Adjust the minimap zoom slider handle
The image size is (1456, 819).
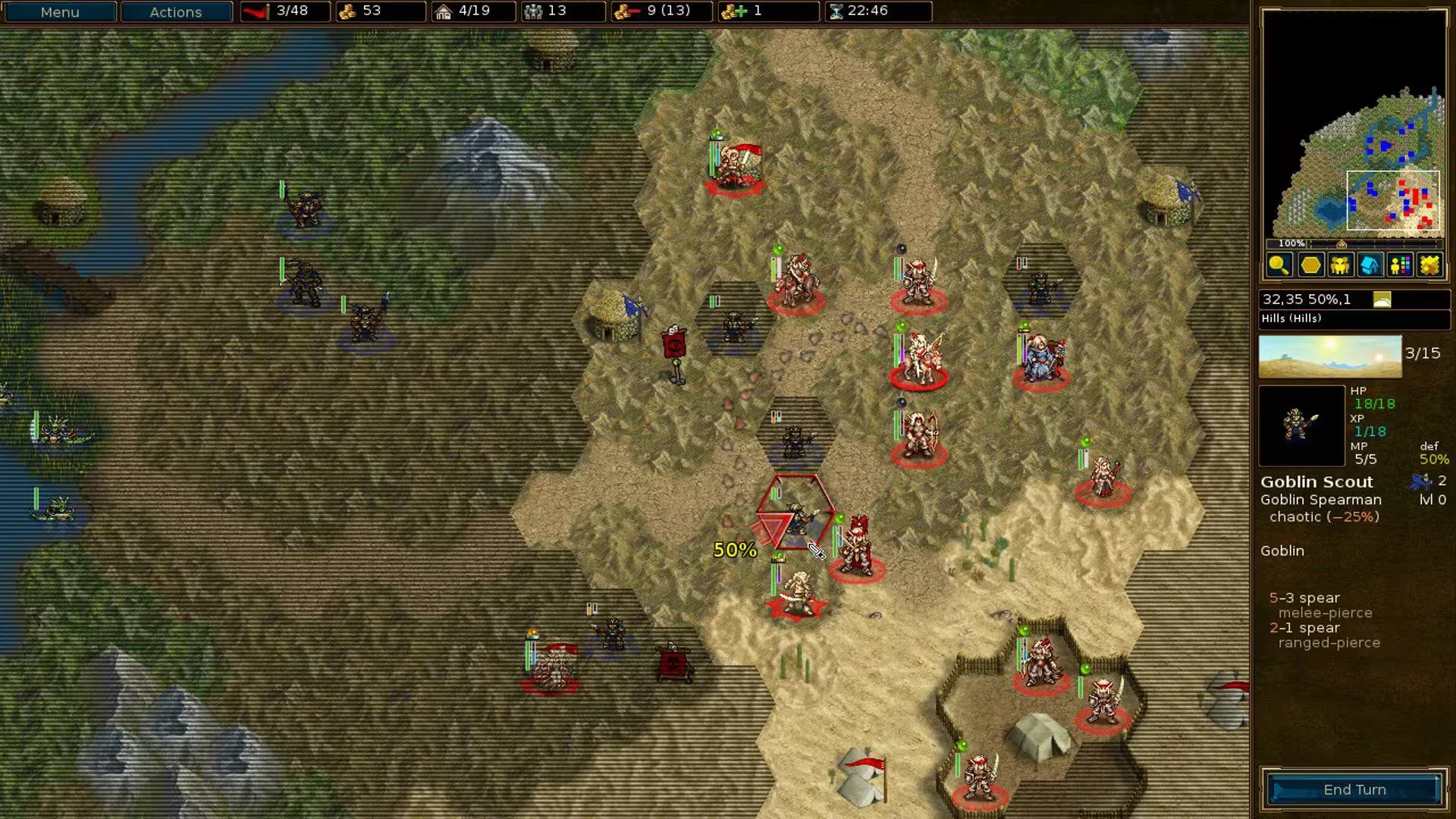point(1341,243)
